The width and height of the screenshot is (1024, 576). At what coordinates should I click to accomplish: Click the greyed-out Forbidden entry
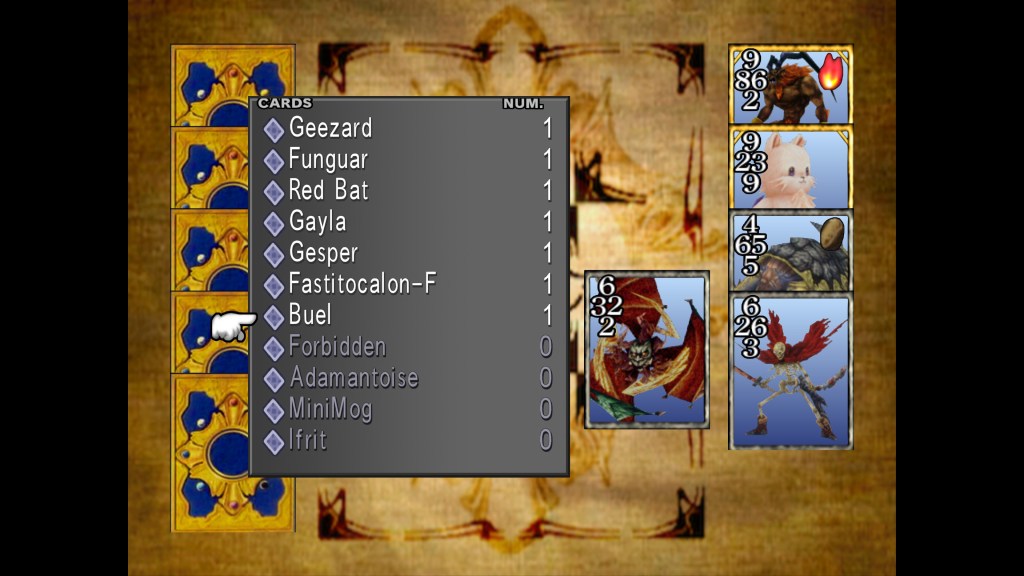336,347
